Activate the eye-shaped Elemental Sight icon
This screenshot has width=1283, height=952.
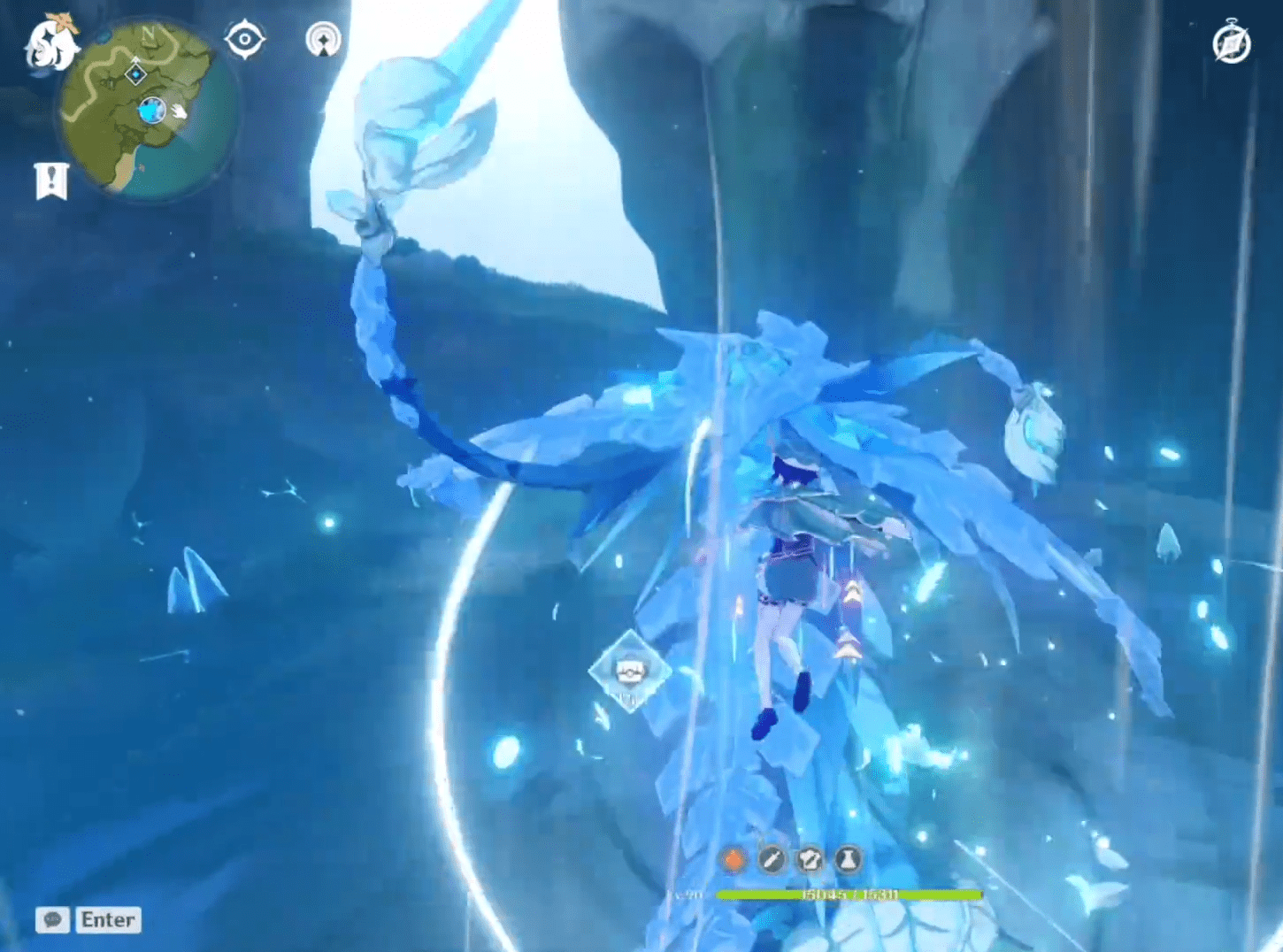[244, 40]
